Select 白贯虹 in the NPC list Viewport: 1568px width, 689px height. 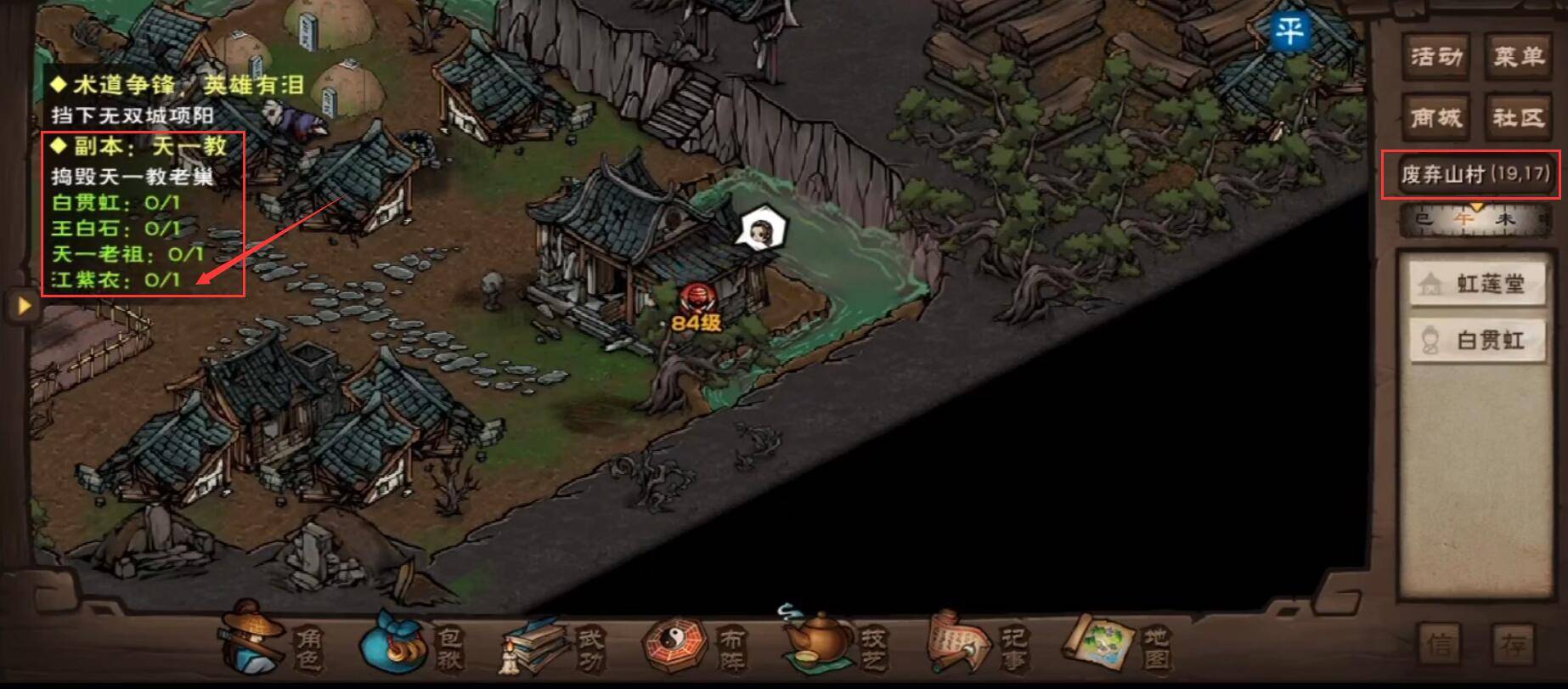pos(1477,341)
